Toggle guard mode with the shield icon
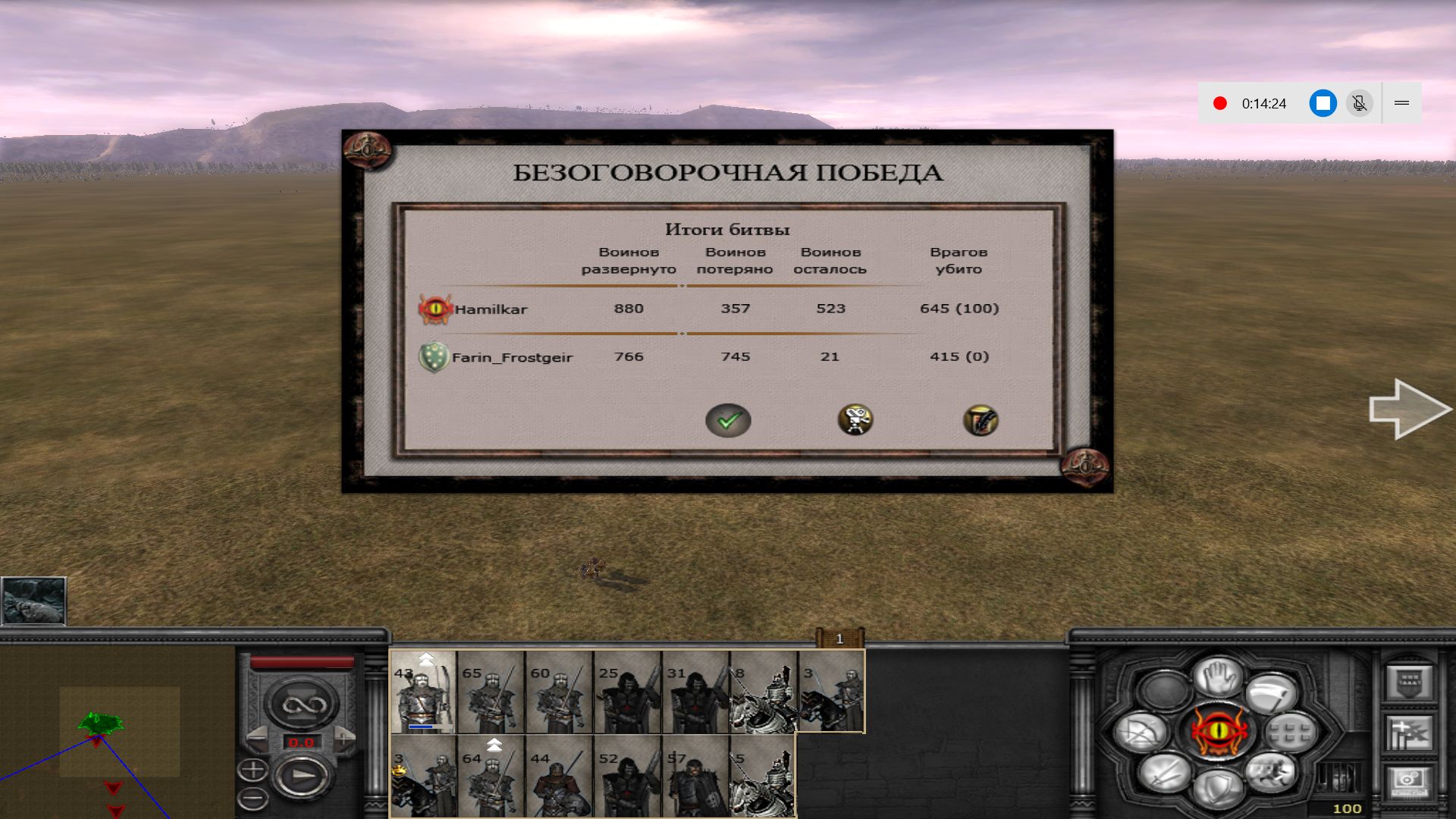The height and width of the screenshot is (819, 1456). coord(1219,787)
